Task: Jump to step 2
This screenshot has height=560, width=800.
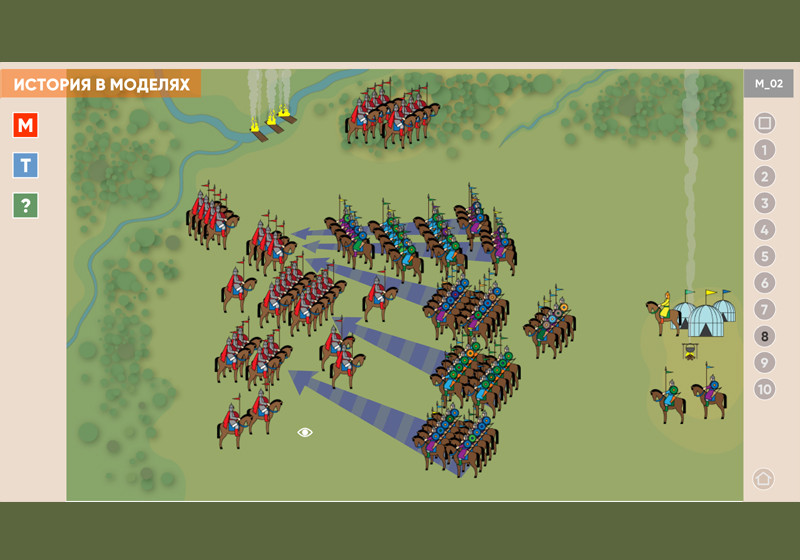Action: click(x=765, y=177)
